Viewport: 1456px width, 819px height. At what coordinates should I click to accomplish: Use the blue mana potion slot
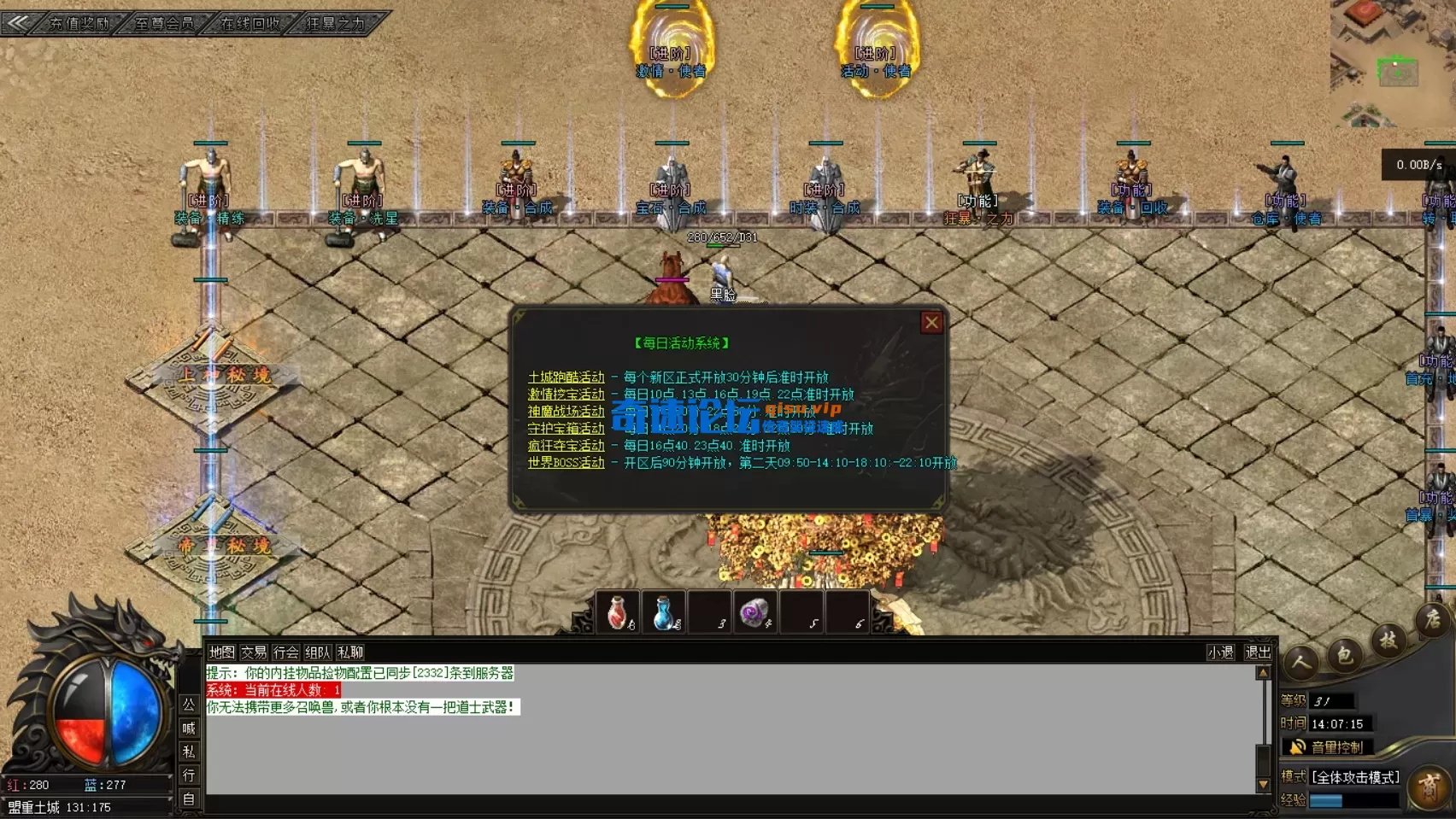click(664, 612)
